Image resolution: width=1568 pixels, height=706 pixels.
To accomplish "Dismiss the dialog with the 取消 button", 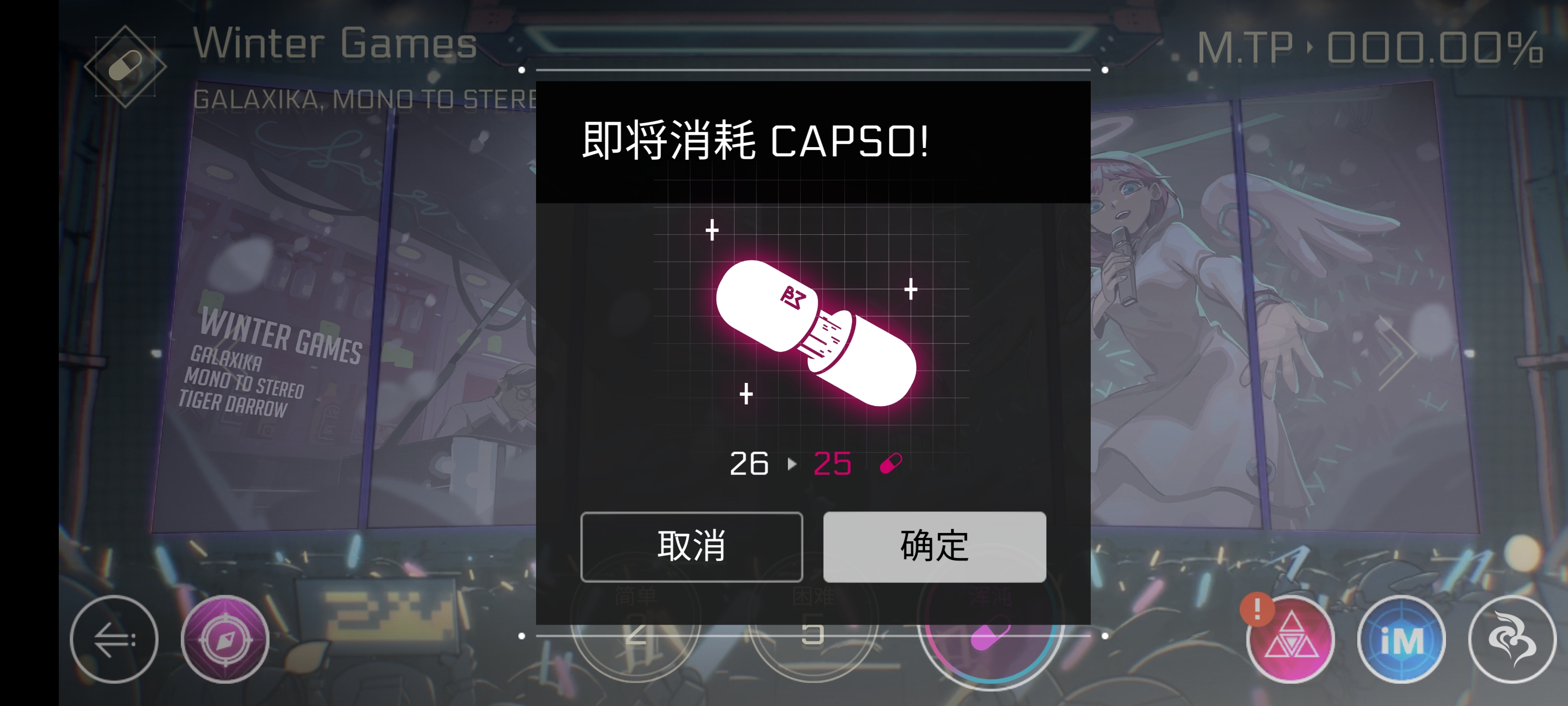I will [x=691, y=547].
